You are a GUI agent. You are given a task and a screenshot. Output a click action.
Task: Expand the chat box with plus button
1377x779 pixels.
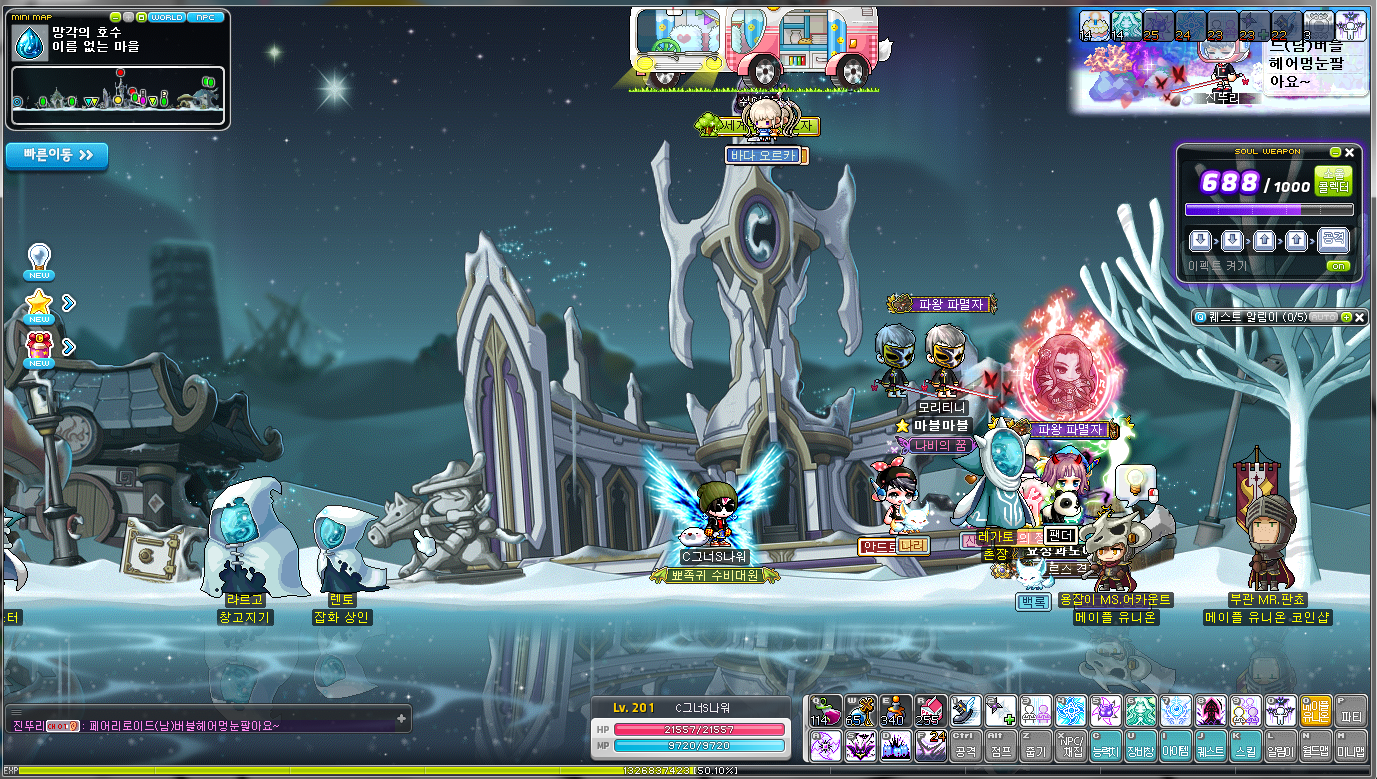click(x=401, y=718)
